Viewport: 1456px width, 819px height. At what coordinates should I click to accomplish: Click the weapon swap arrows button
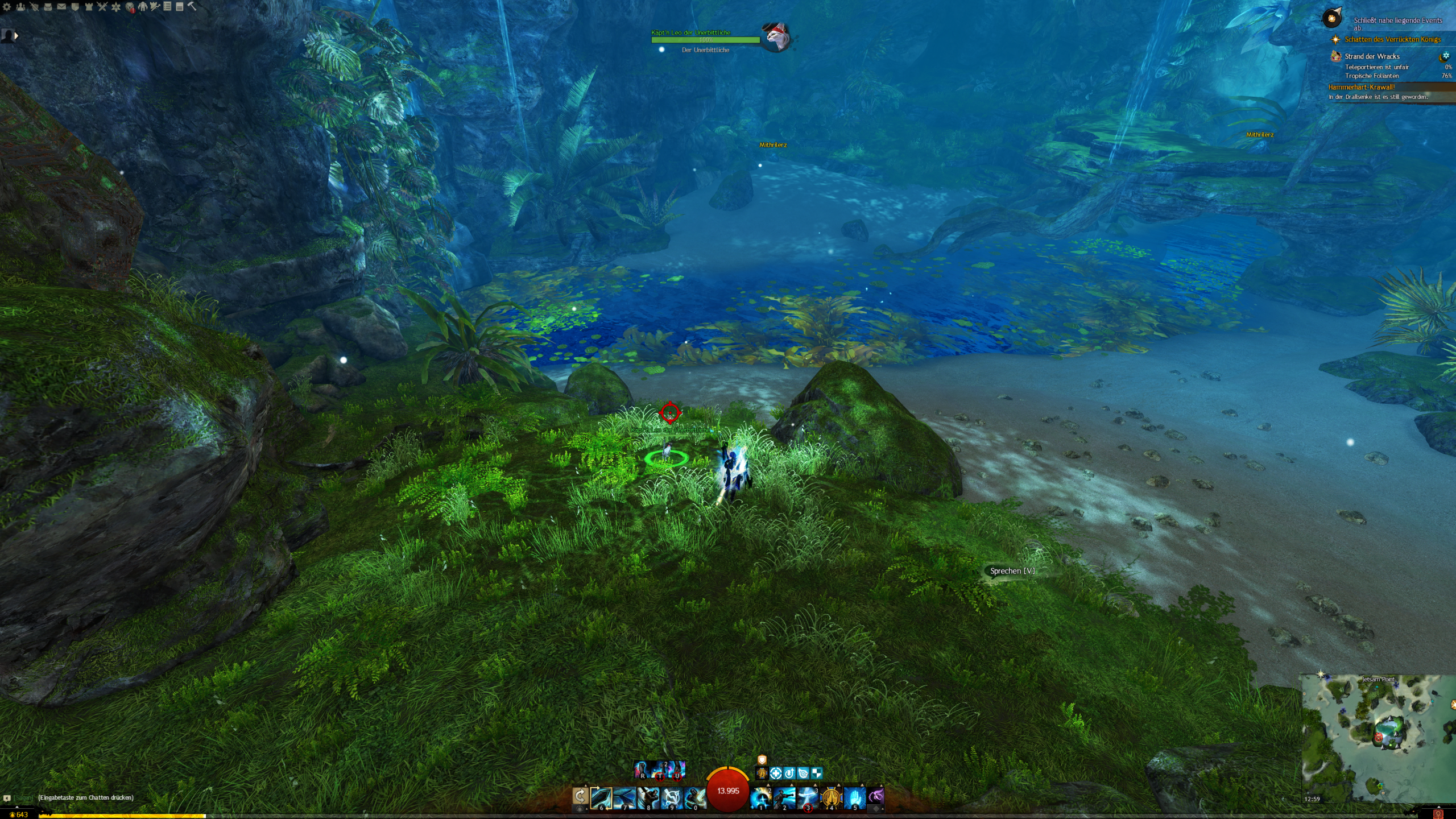click(x=580, y=796)
